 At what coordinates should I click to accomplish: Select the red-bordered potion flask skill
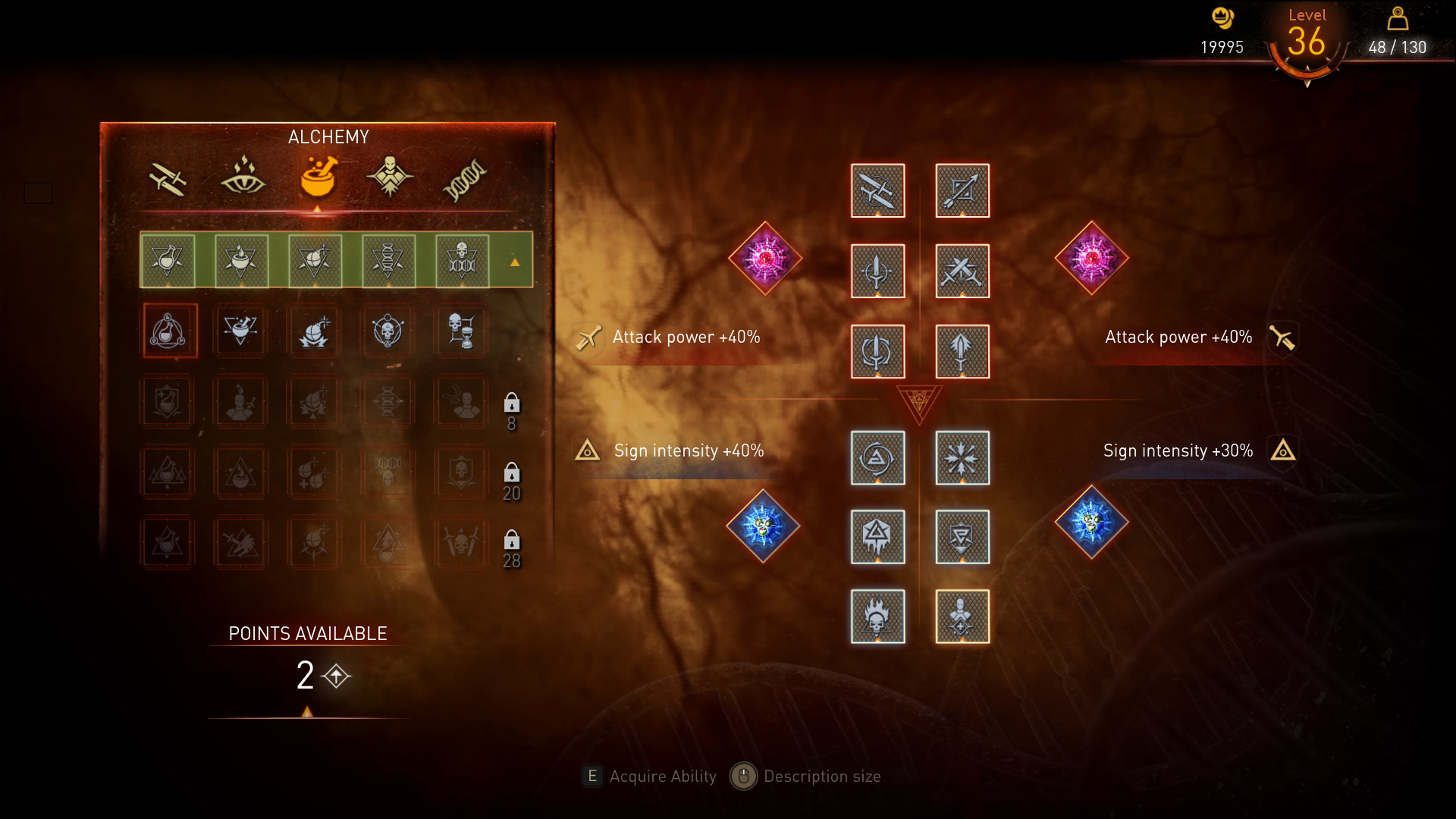(x=170, y=331)
